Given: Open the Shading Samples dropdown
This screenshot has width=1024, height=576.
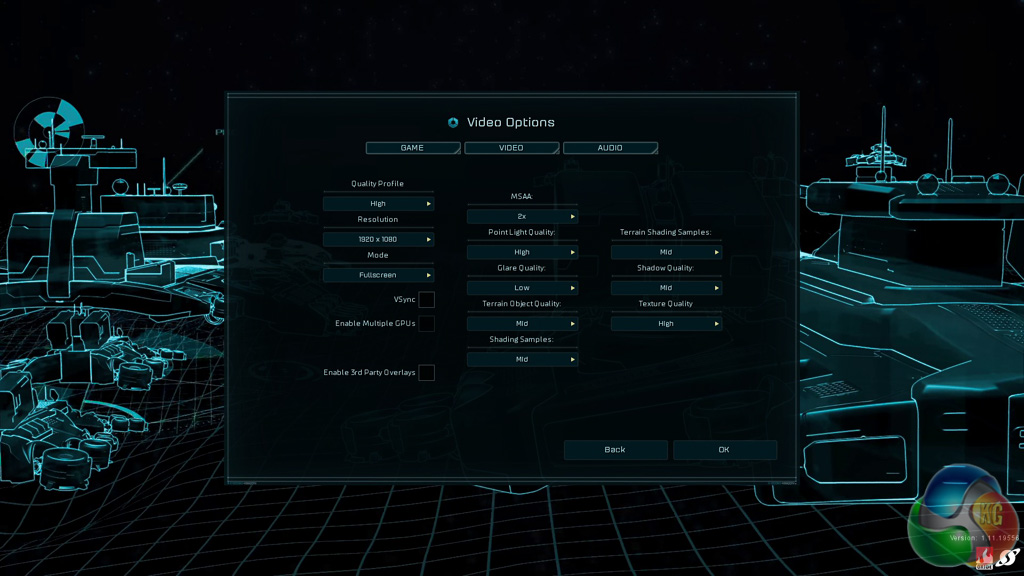Looking at the screenshot, I should pyautogui.click(x=522, y=359).
